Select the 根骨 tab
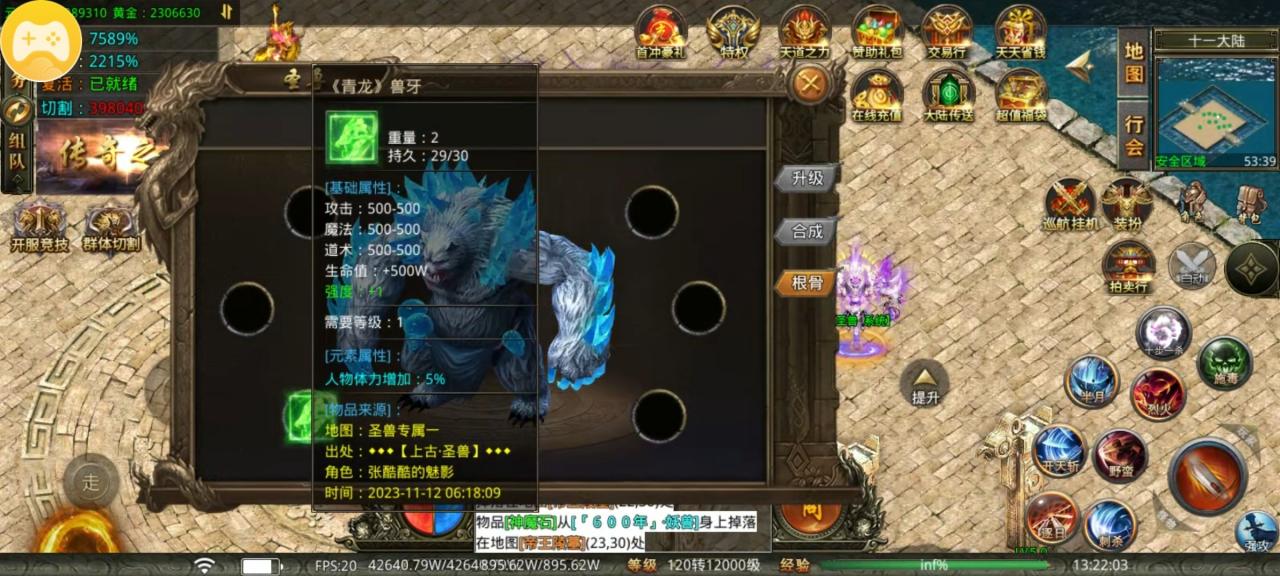This screenshot has width=1280, height=576. click(806, 283)
